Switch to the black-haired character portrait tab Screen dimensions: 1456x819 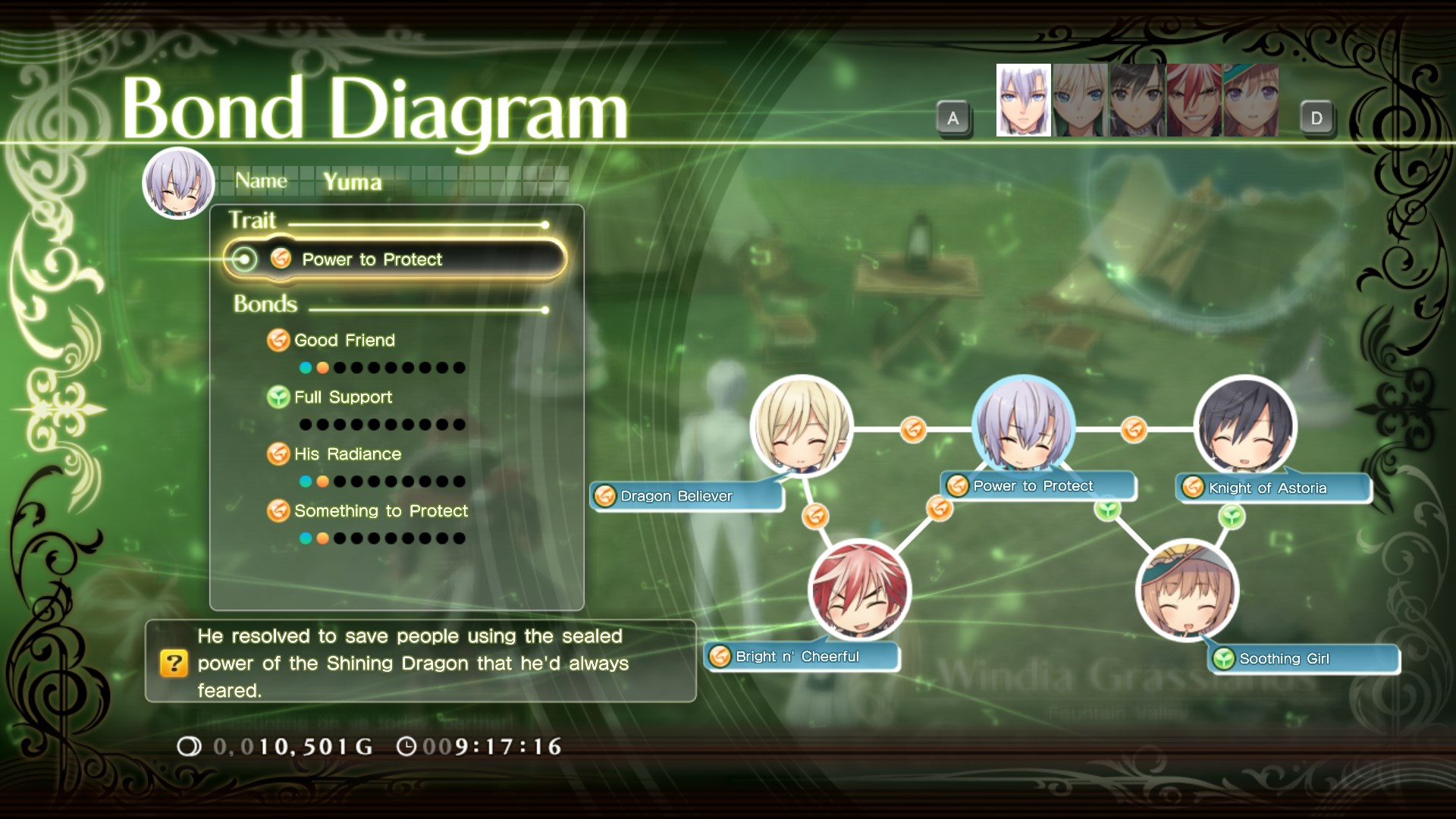pos(1137,100)
